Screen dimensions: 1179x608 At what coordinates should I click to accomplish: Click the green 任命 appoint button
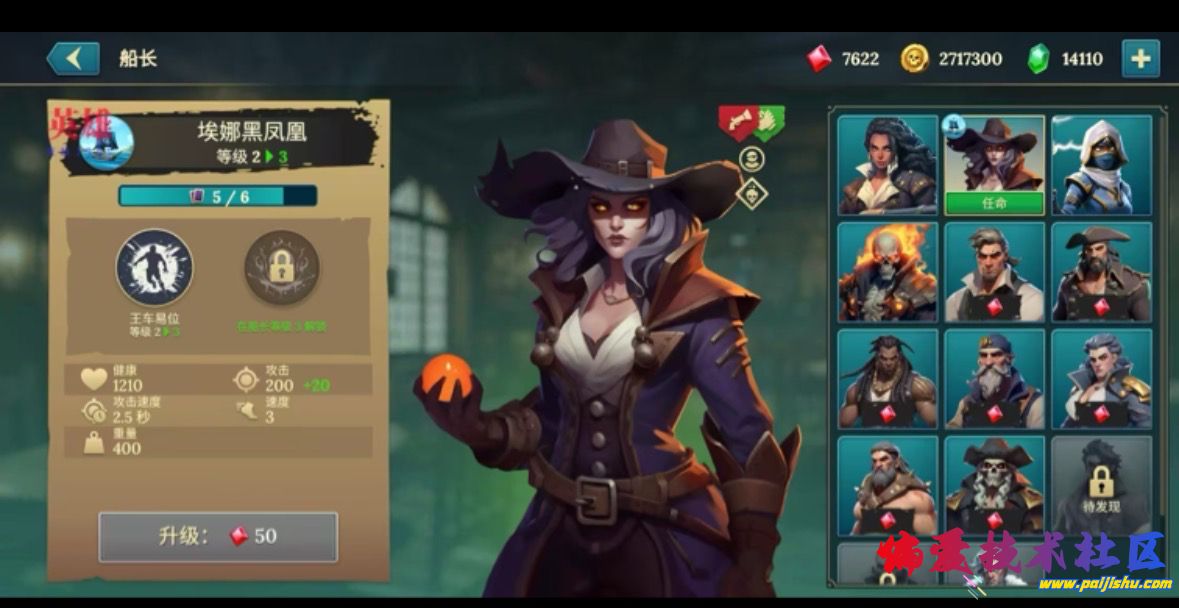coord(994,202)
